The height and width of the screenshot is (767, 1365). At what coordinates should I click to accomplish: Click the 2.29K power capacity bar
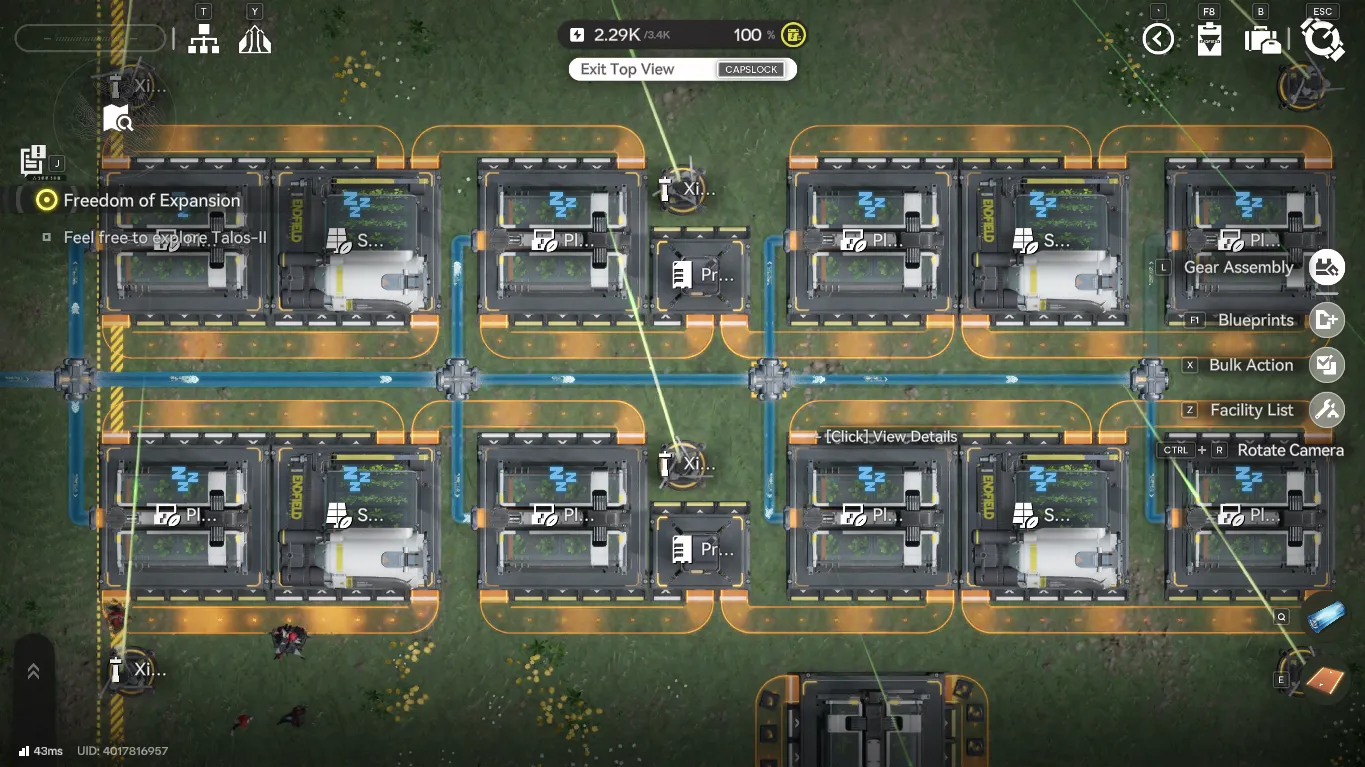[x=620, y=34]
